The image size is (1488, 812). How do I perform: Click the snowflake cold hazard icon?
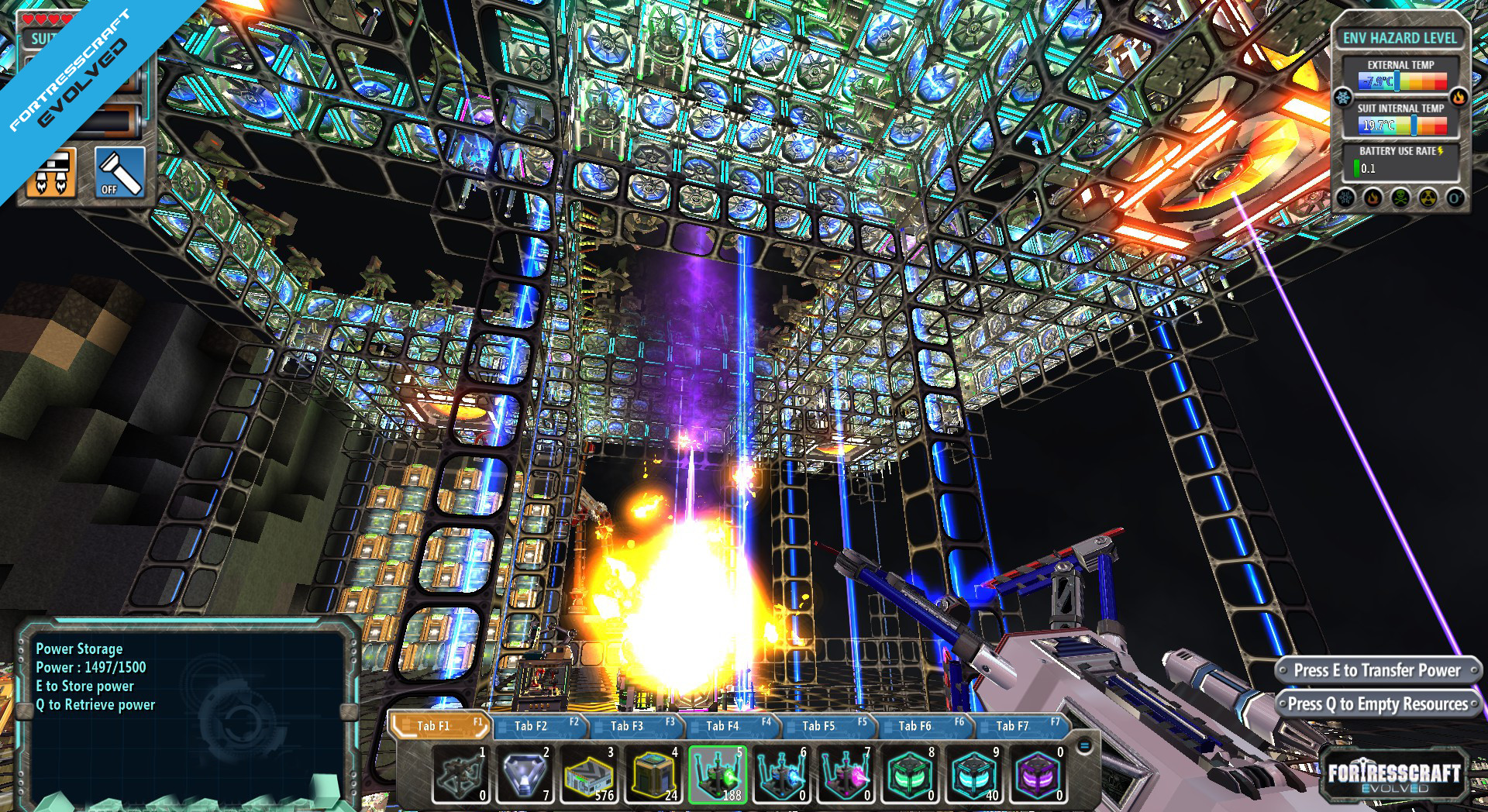click(1345, 198)
